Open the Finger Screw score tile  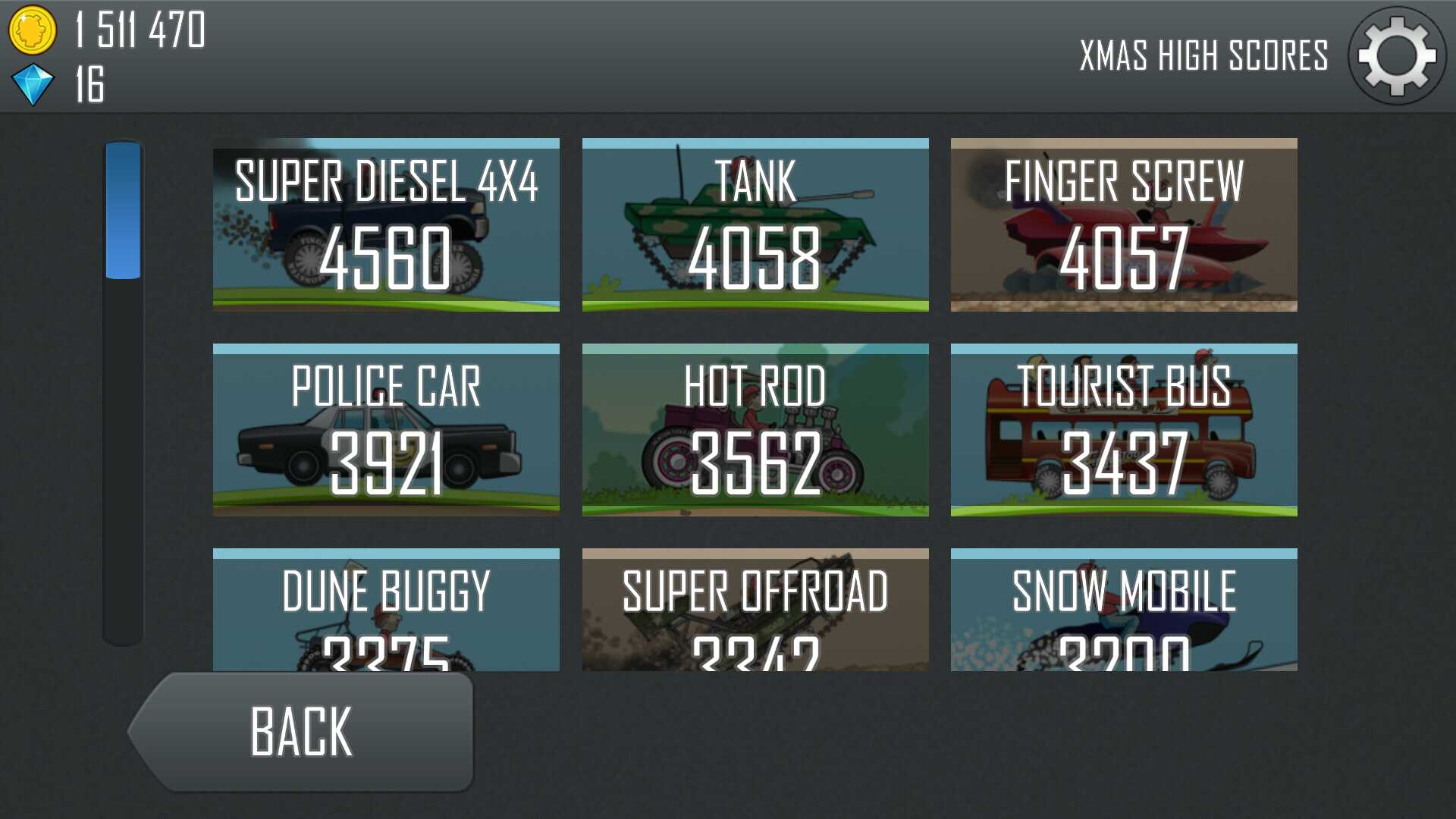click(x=1124, y=224)
